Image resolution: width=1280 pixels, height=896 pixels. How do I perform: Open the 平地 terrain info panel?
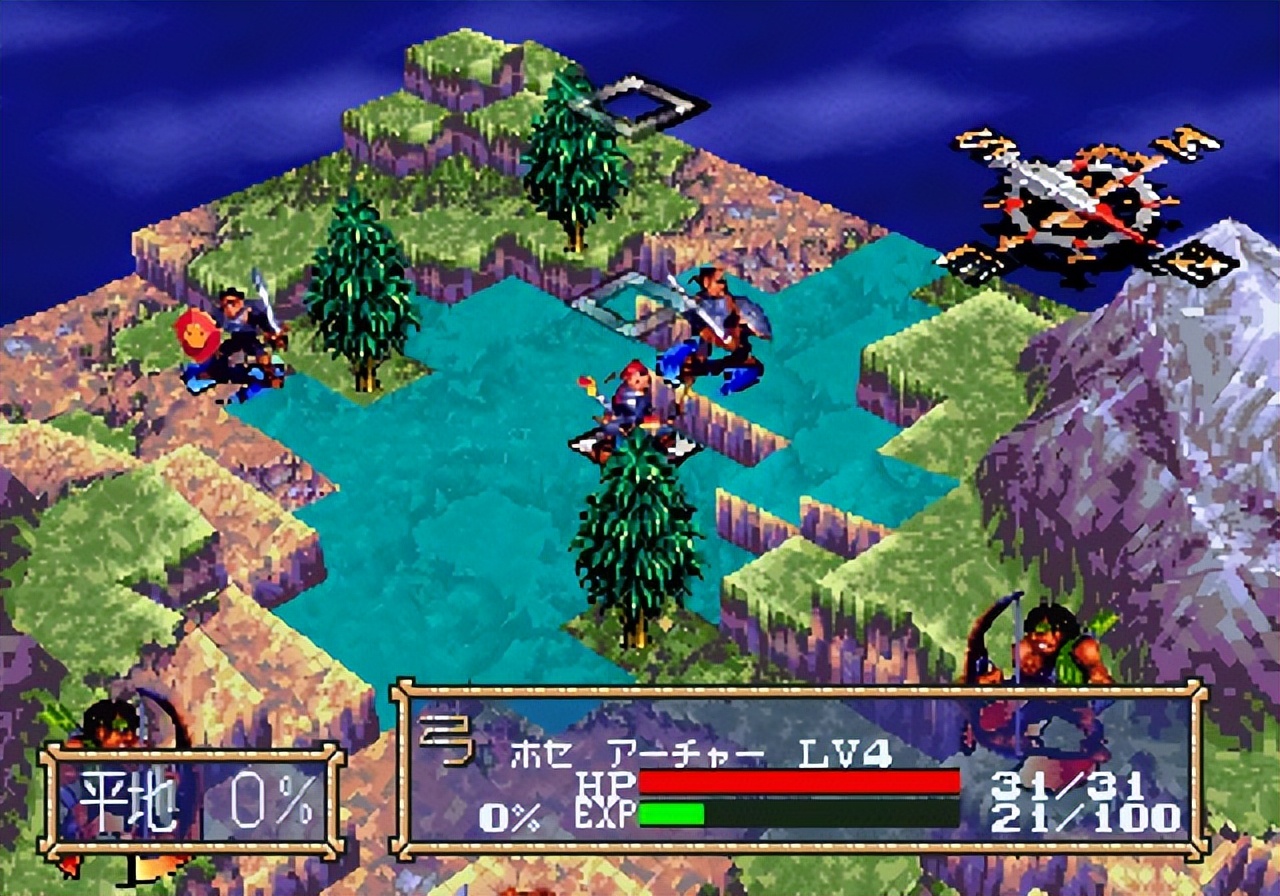[x=192, y=802]
